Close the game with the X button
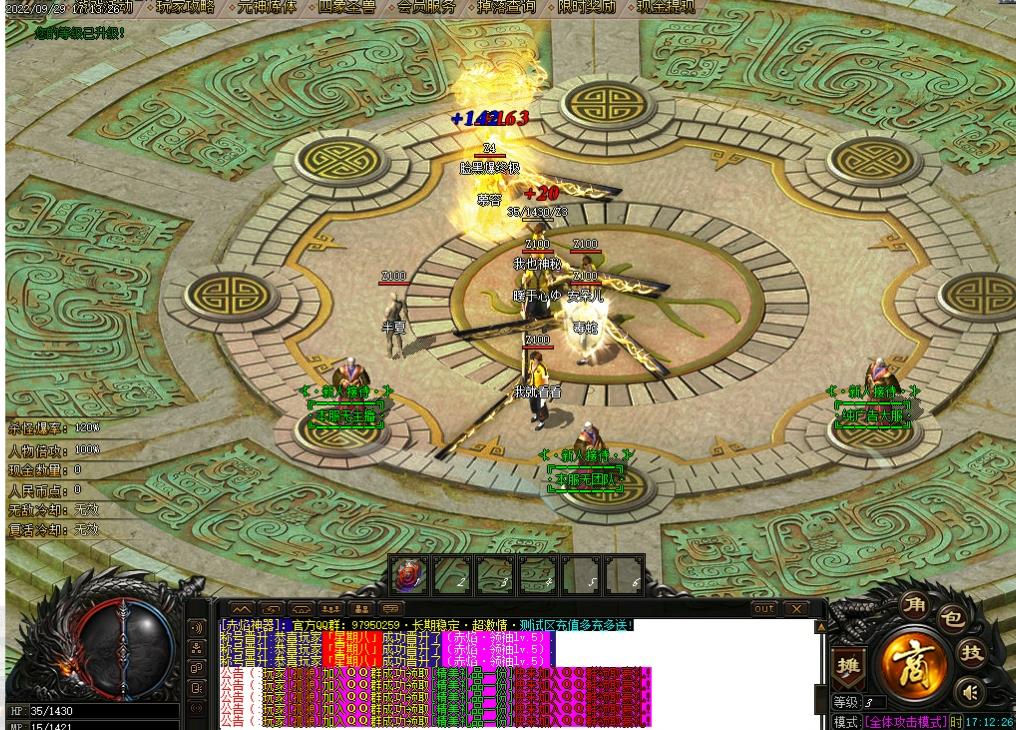 tap(796, 608)
